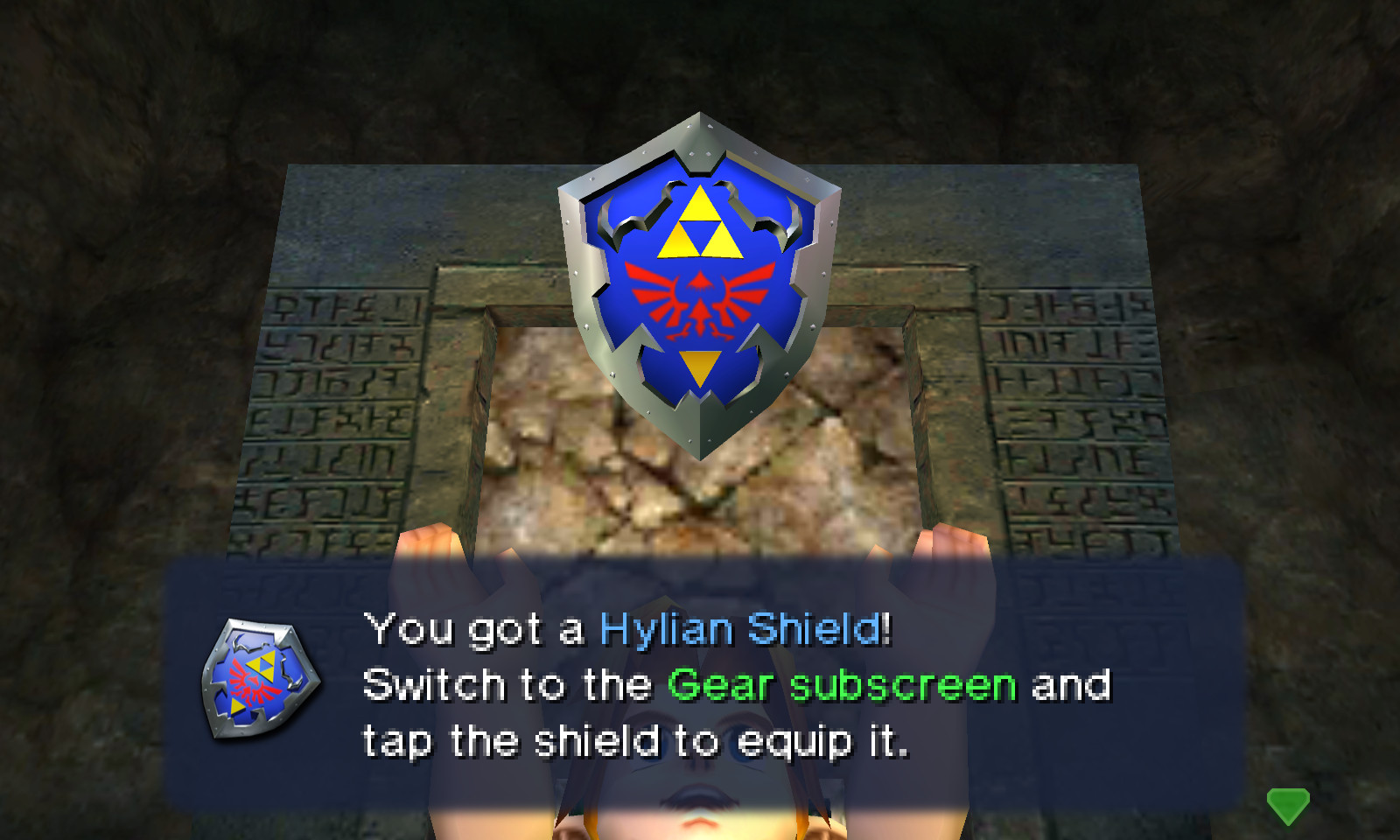The image size is (1400, 840).
Task: Select the shield icon in the dialog box
Action: 254,678
